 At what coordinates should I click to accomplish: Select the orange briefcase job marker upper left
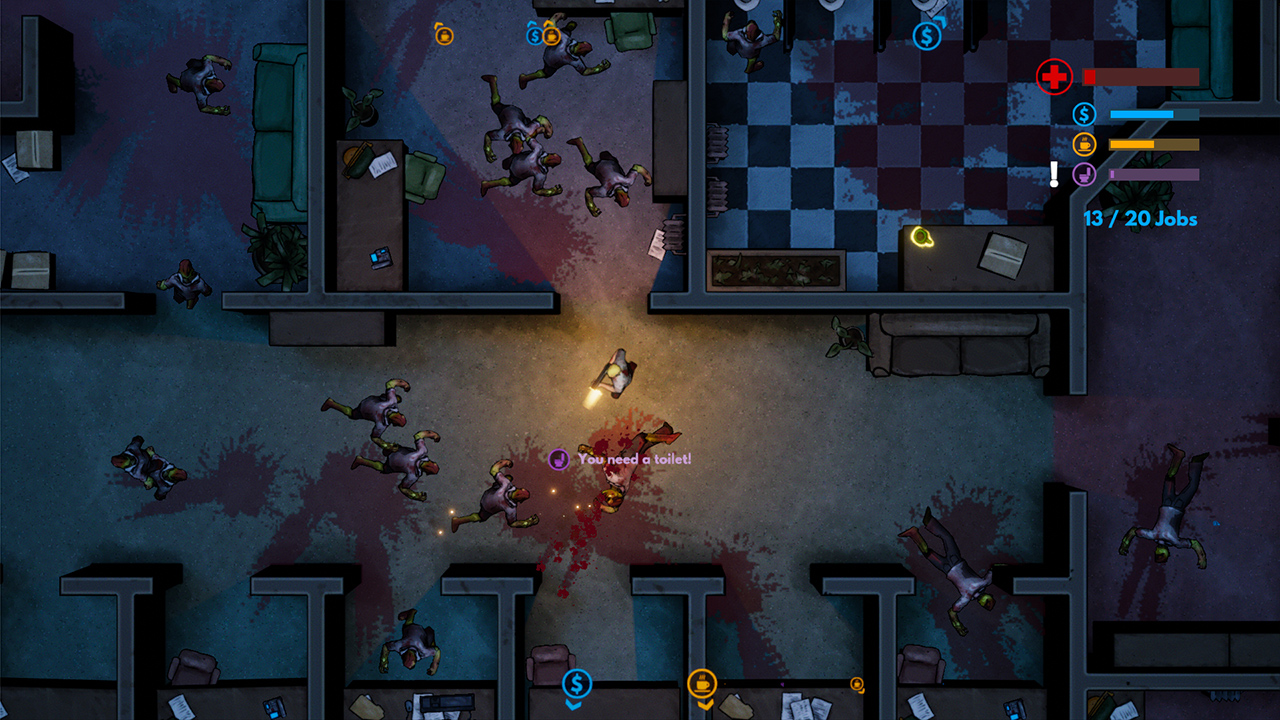(443, 36)
